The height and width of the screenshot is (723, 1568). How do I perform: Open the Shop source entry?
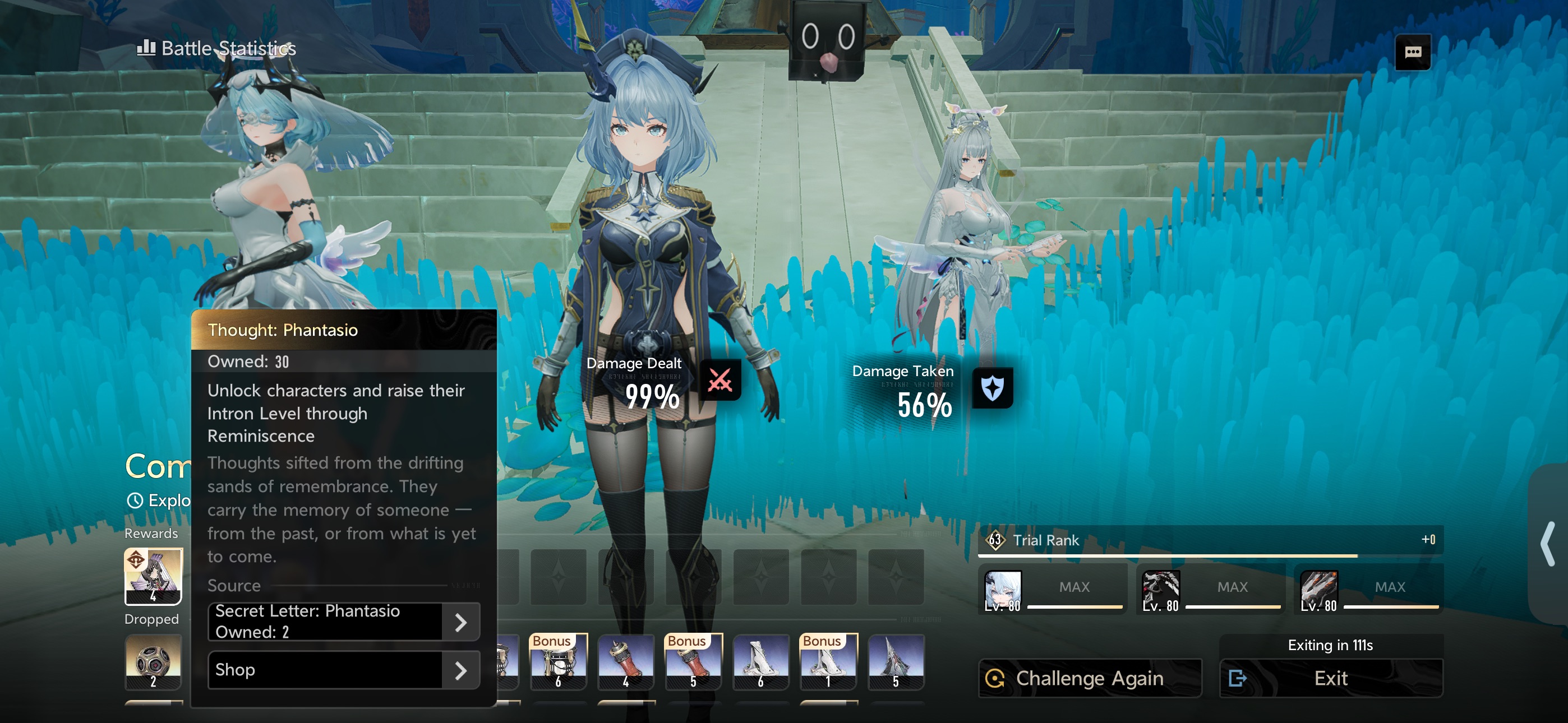click(x=344, y=669)
